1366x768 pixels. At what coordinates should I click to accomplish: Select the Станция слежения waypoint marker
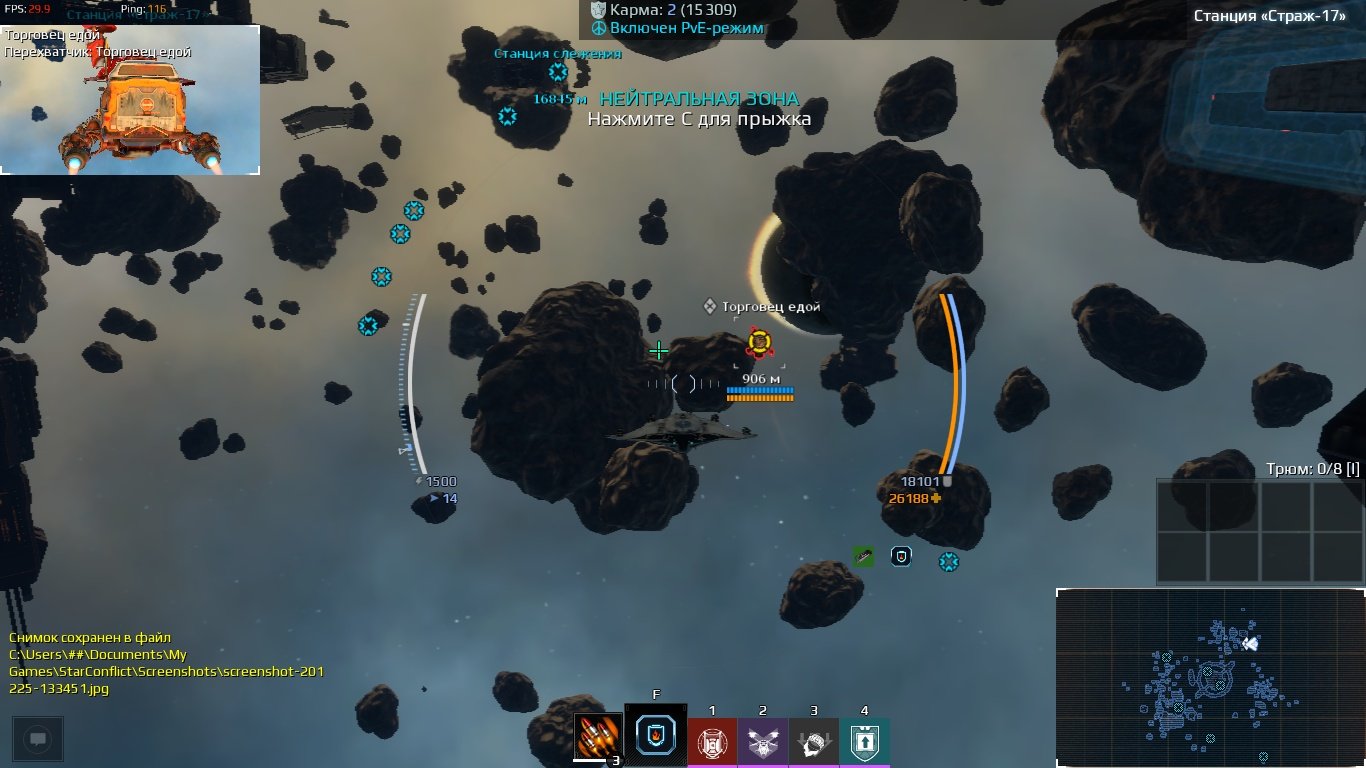(x=557, y=72)
